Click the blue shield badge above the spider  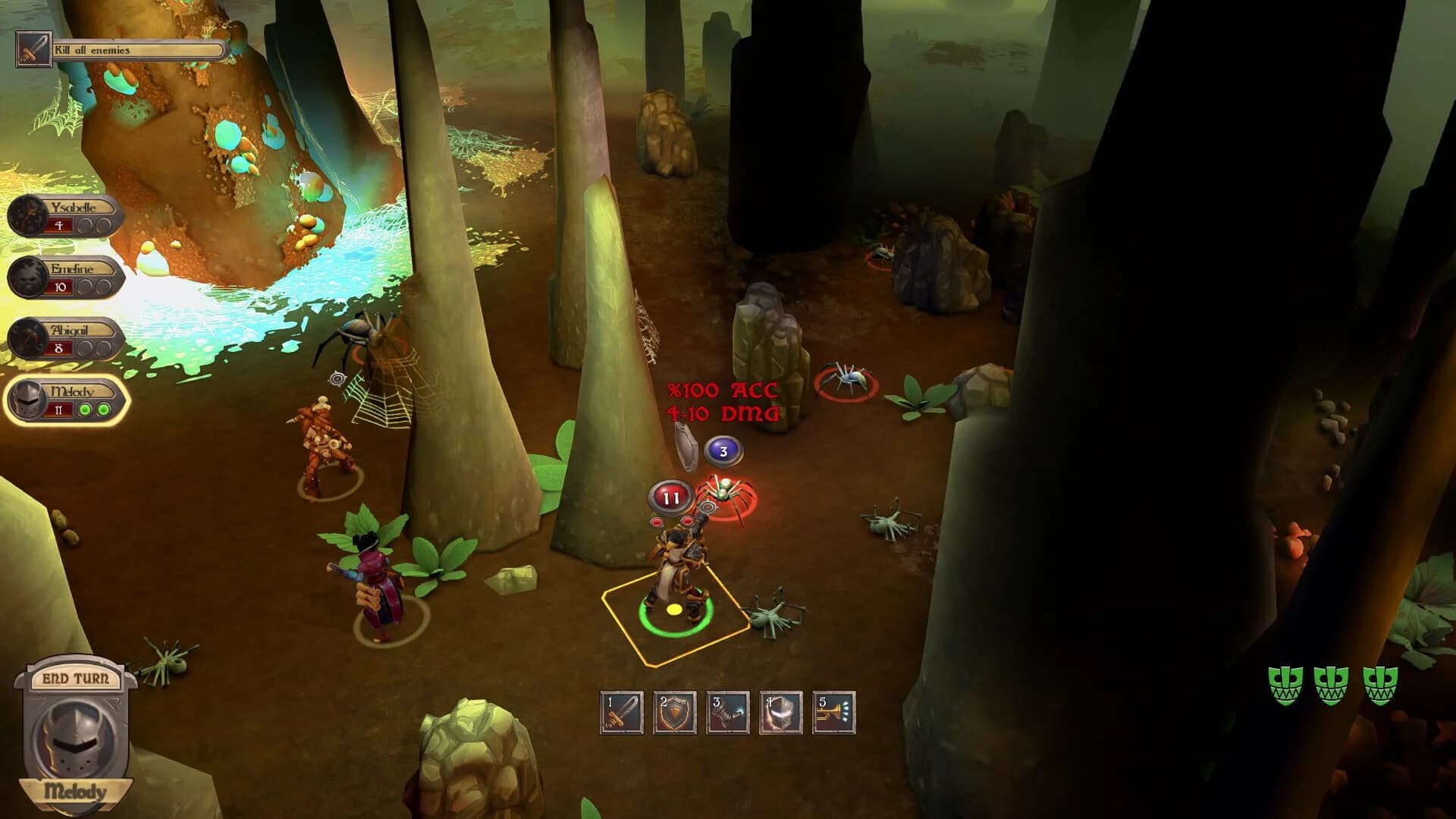click(x=723, y=450)
